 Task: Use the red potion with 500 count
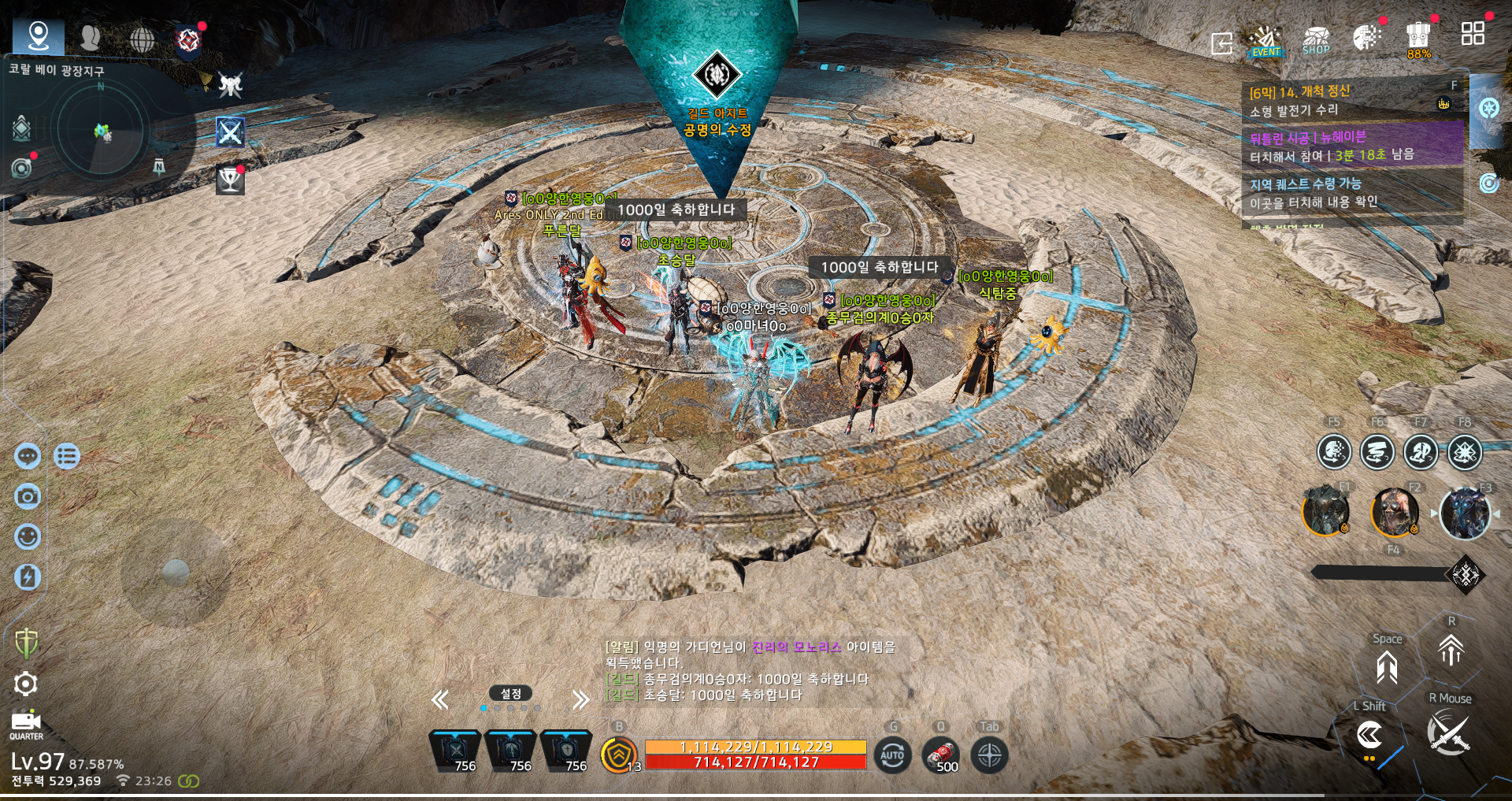point(941,756)
